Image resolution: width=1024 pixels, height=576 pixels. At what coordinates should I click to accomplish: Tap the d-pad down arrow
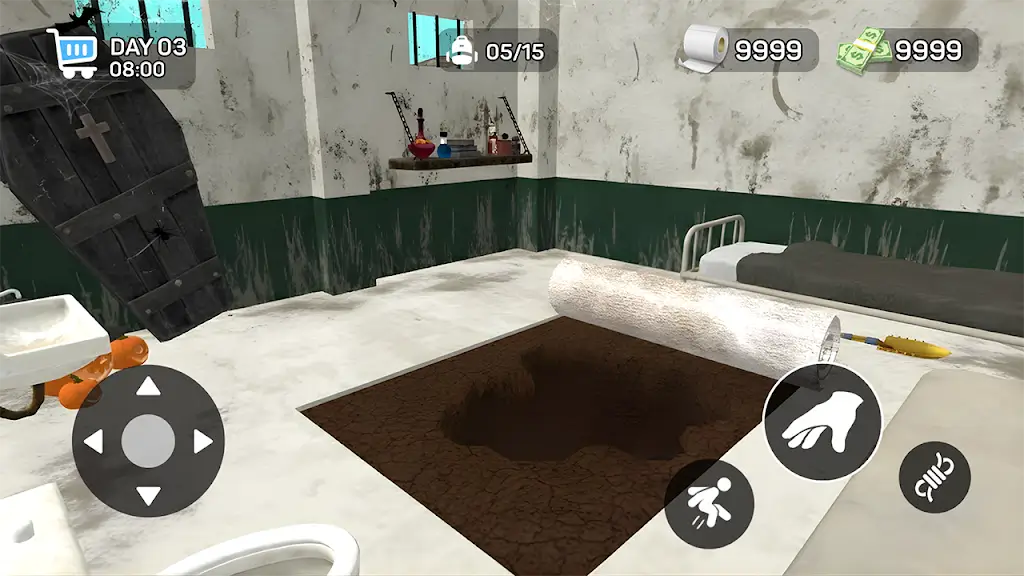click(148, 494)
